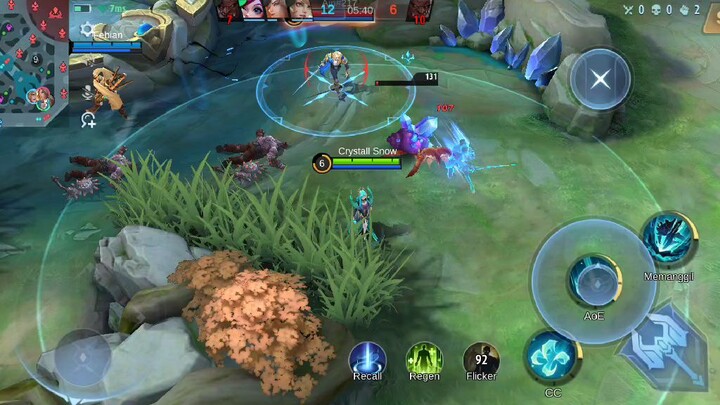This screenshot has width=720, height=405.
Task: Cast the AoE skill
Action: [x=594, y=280]
